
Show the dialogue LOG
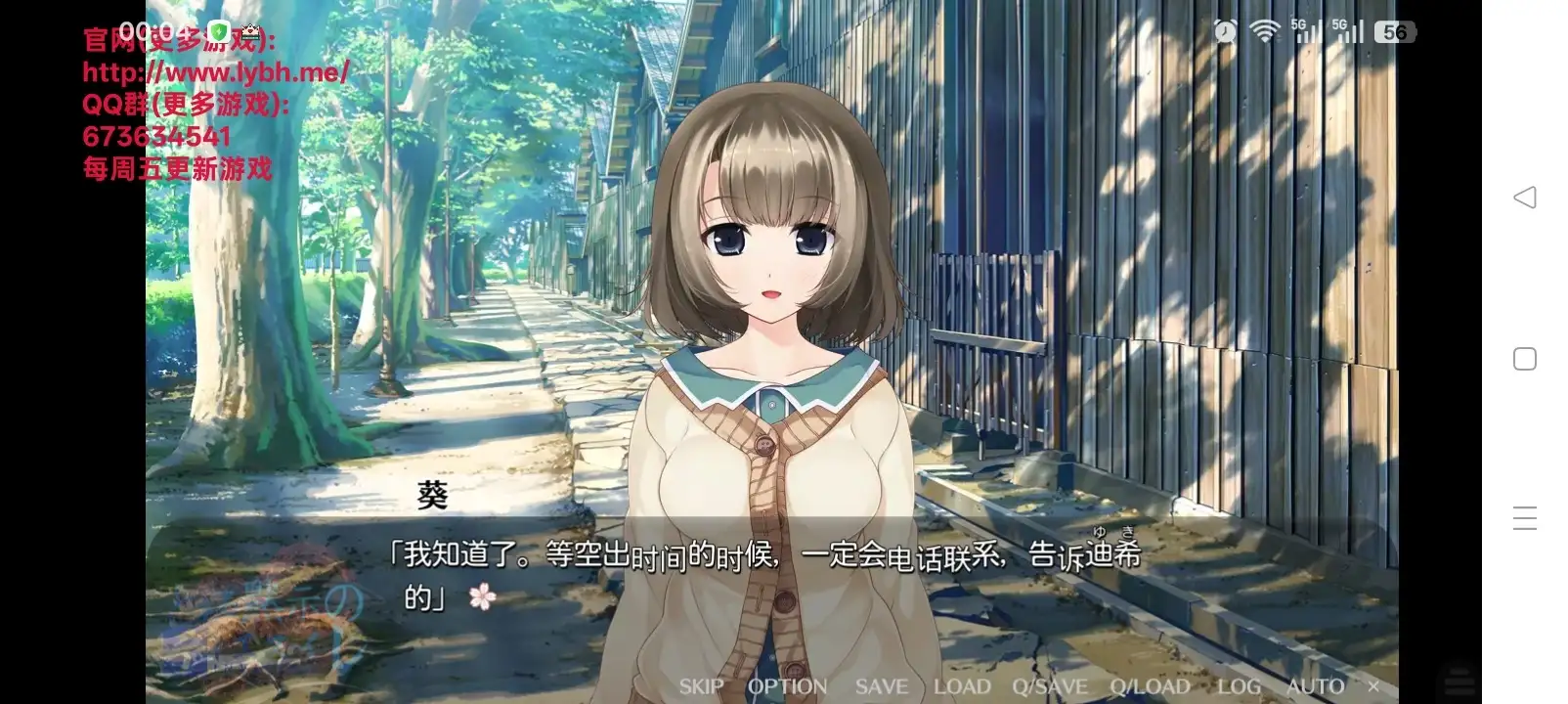pos(1239,686)
